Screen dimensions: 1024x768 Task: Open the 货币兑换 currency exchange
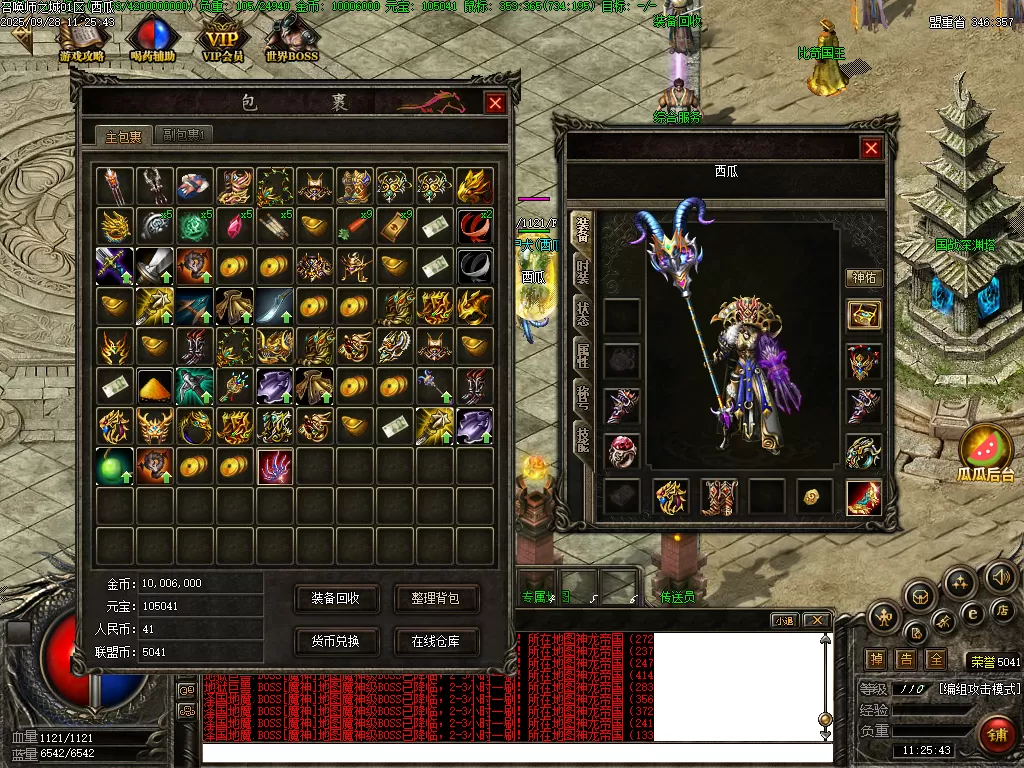(x=335, y=641)
